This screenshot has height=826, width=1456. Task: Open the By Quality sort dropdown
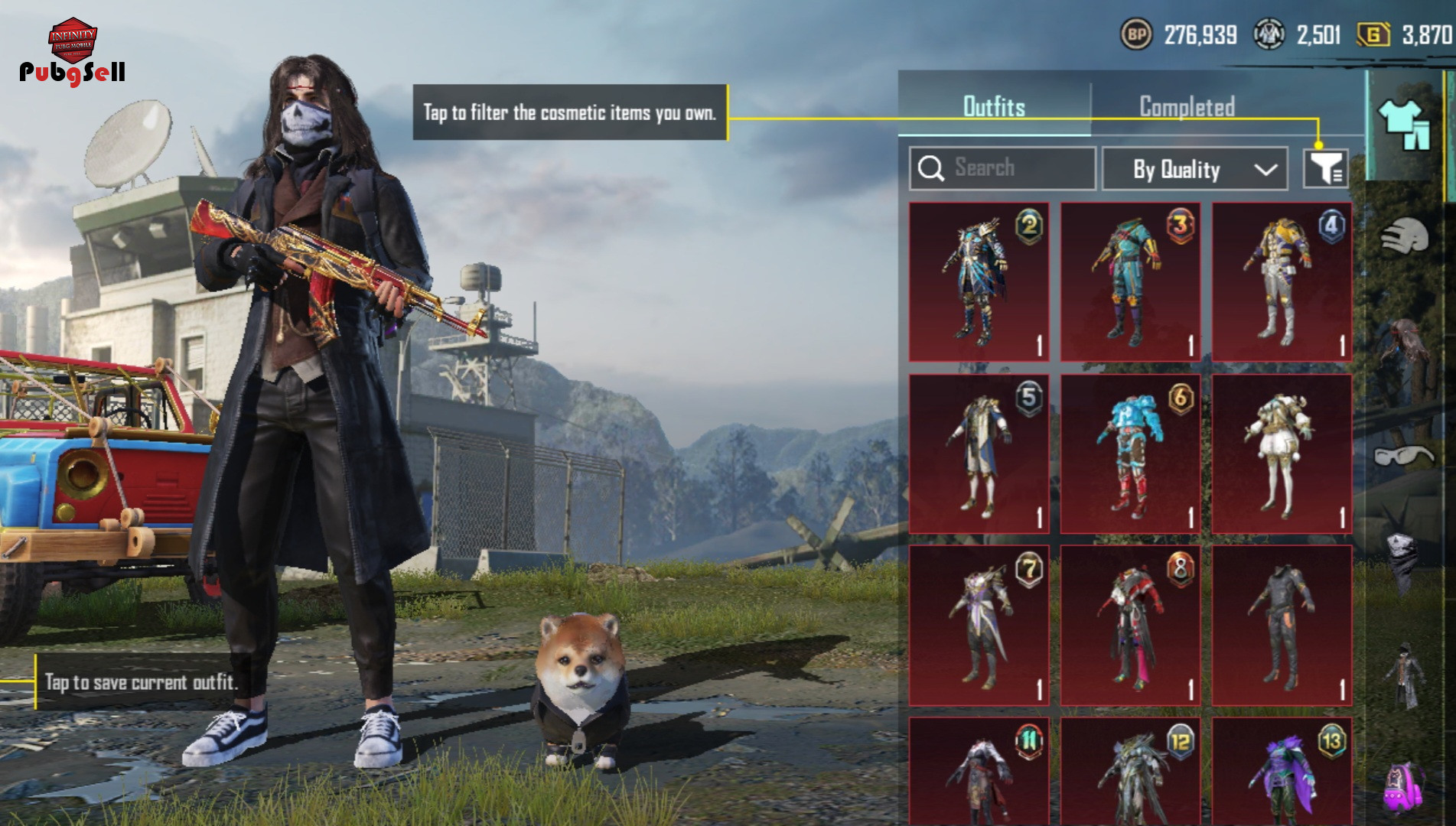[x=1201, y=169]
